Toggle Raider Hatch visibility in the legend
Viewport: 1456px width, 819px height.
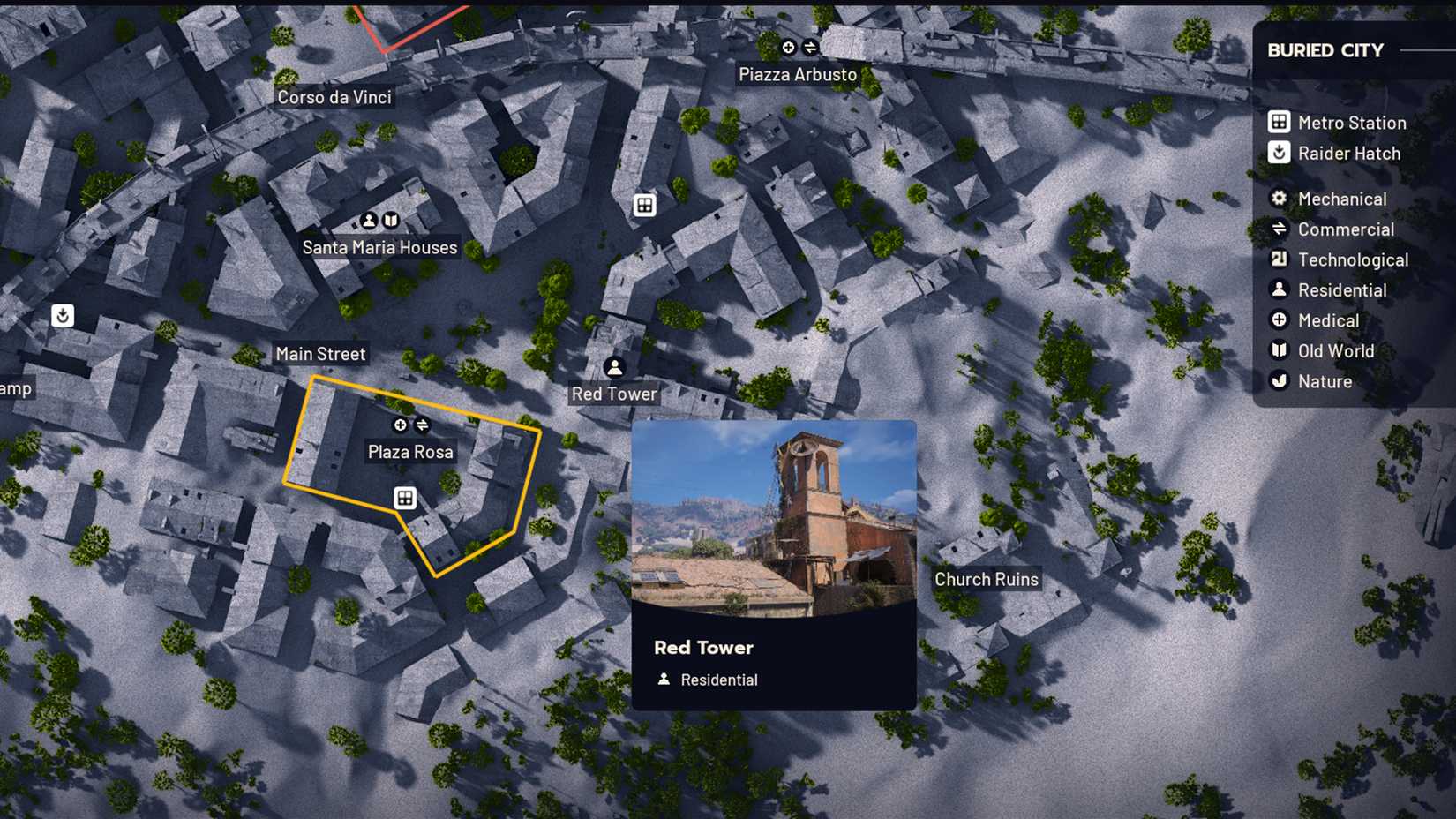[x=1349, y=153]
